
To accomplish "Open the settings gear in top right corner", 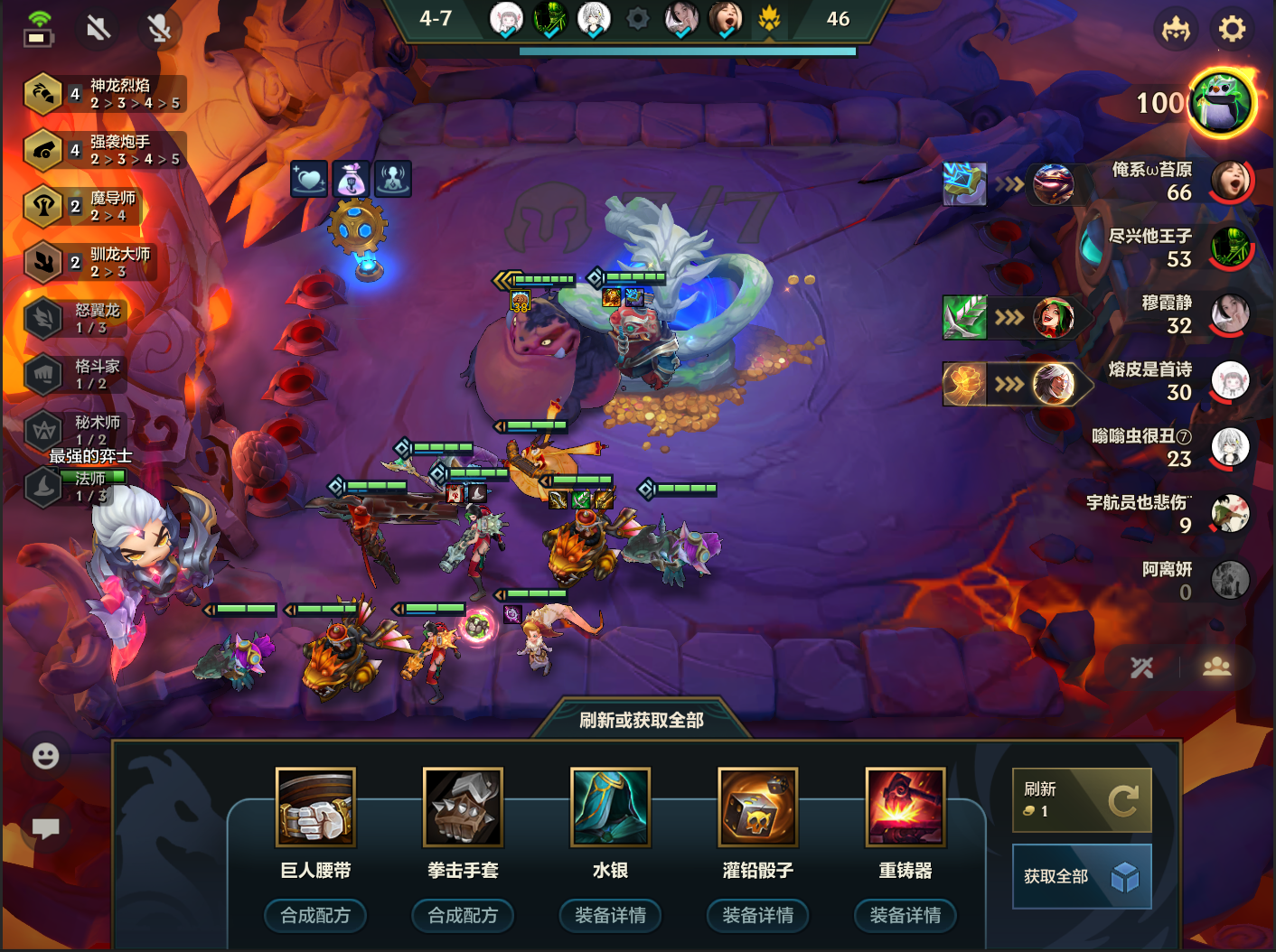I will click(x=1231, y=29).
